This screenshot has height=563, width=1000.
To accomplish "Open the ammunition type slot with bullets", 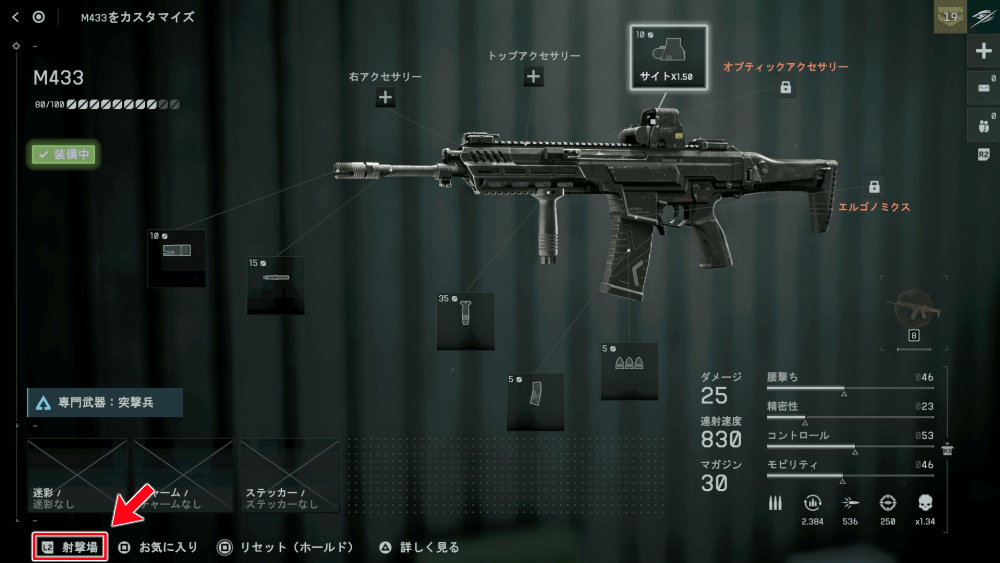I will (629, 371).
